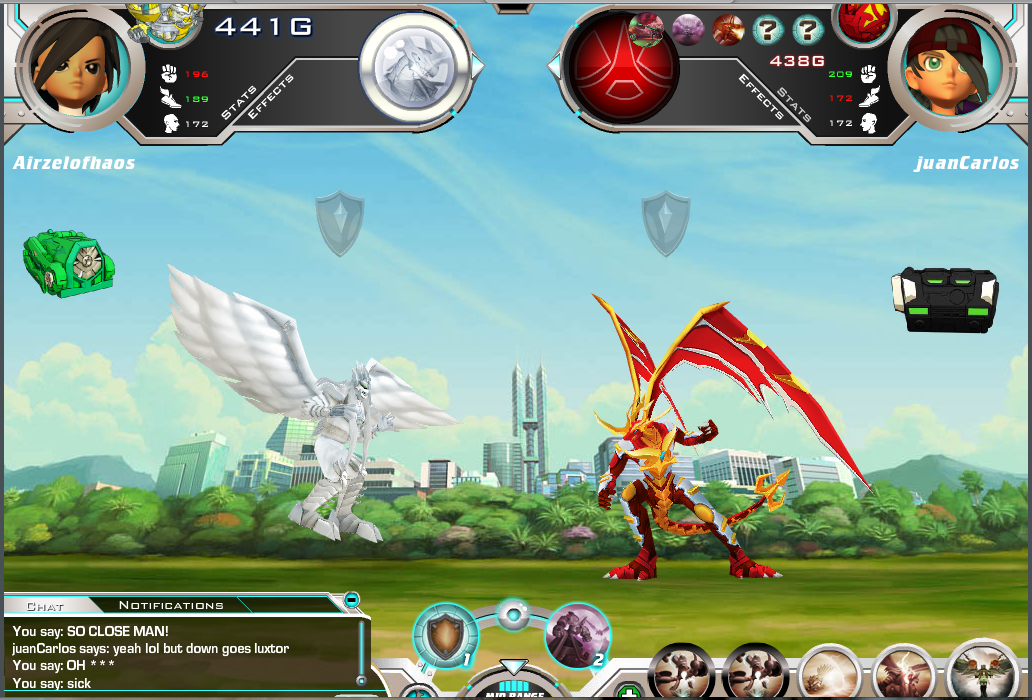Viewport: 1032px width, 700px height.
Task: Select the red Pyrus attribute orb
Action: [x=621, y=66]
